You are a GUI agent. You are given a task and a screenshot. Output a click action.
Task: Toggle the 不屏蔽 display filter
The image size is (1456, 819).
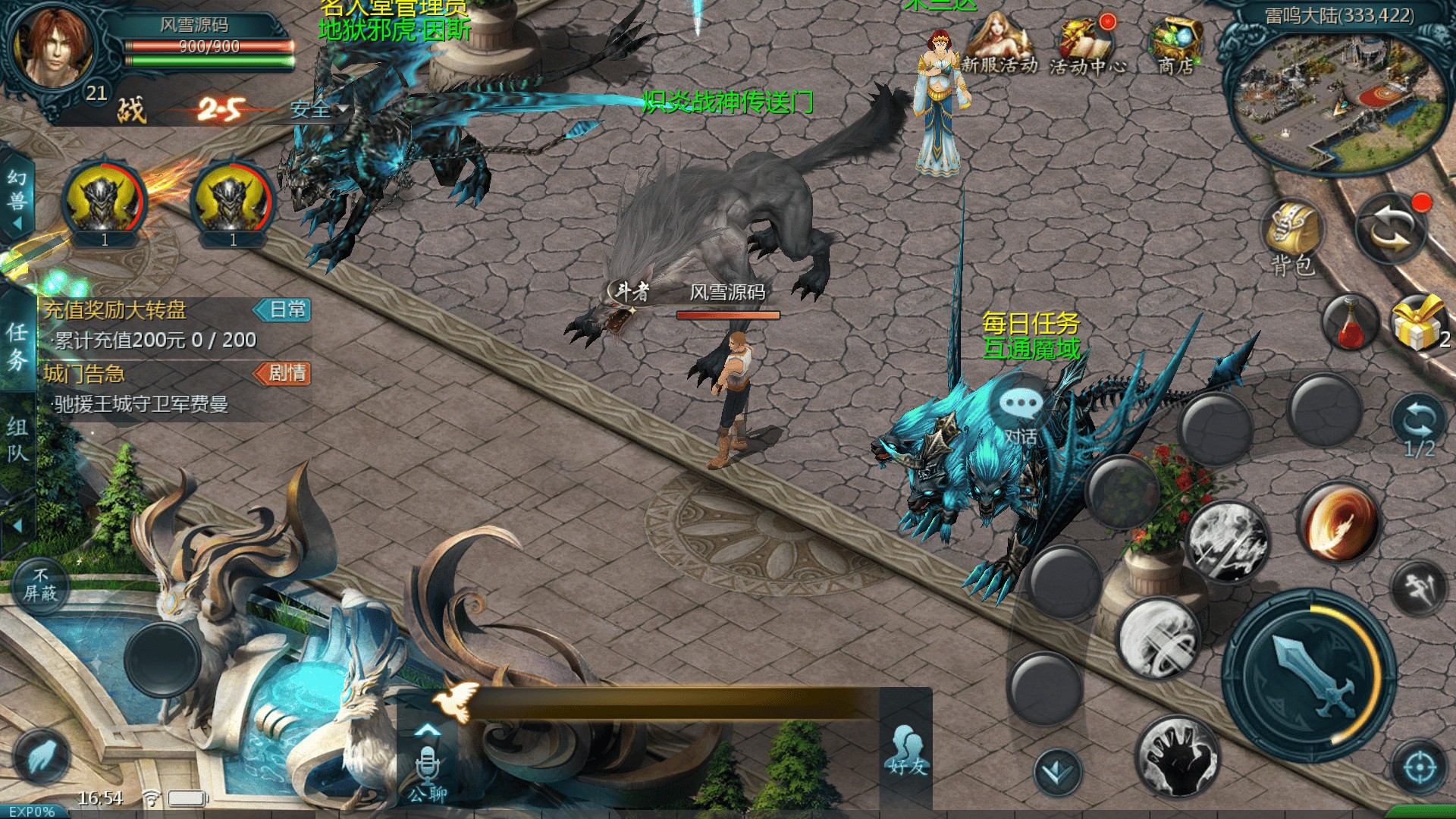pos(40,585)
